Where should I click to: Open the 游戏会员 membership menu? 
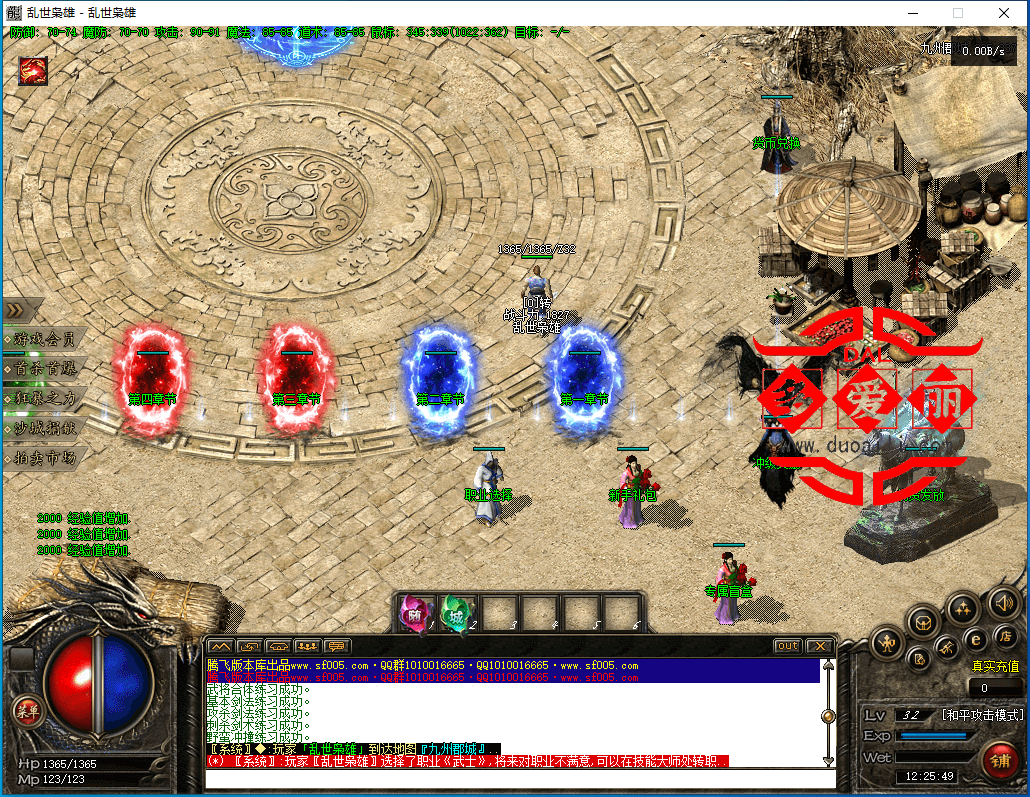[x=43, y=339]
